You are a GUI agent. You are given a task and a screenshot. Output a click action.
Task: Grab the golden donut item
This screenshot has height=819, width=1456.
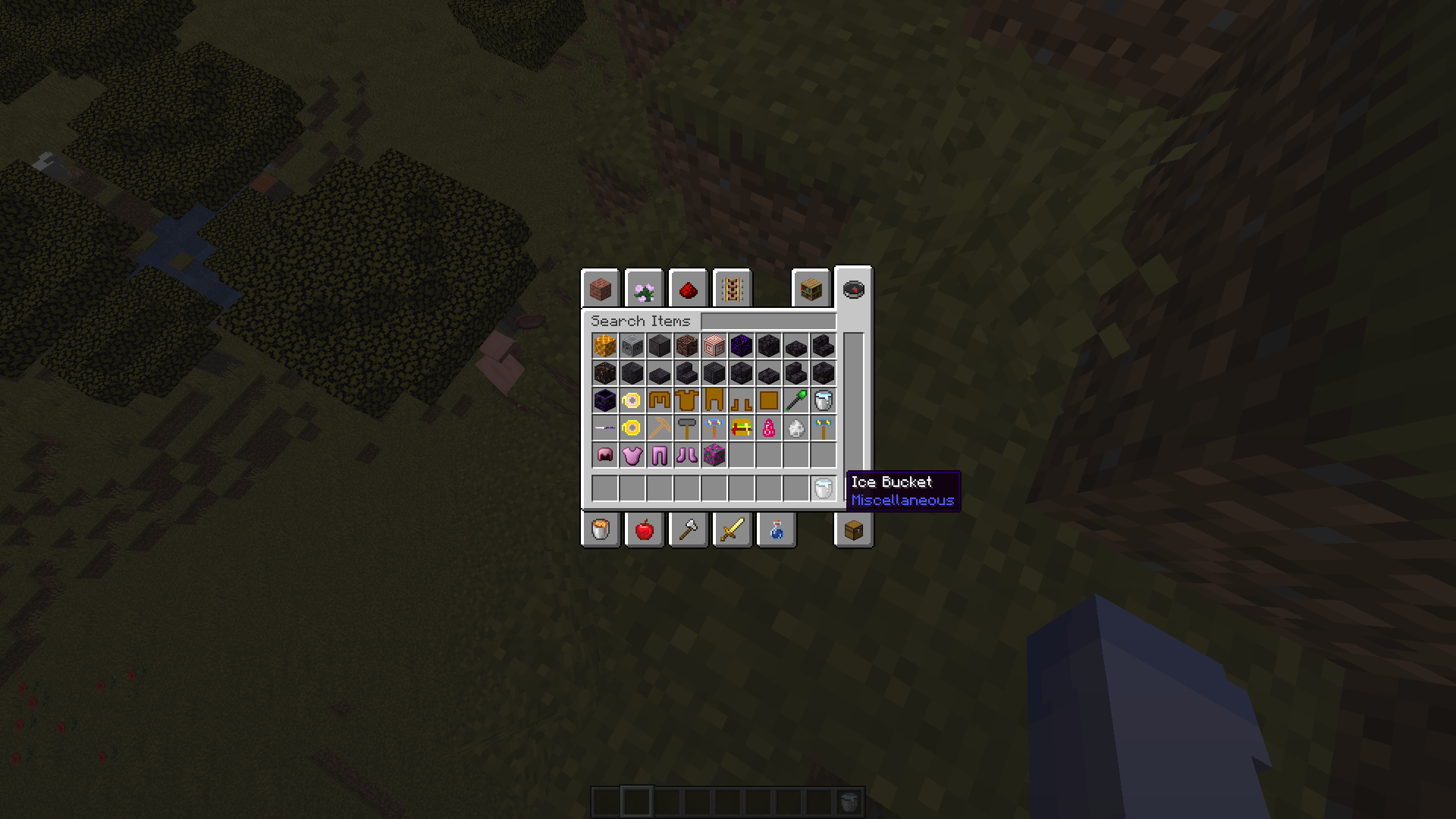(632, 427)
